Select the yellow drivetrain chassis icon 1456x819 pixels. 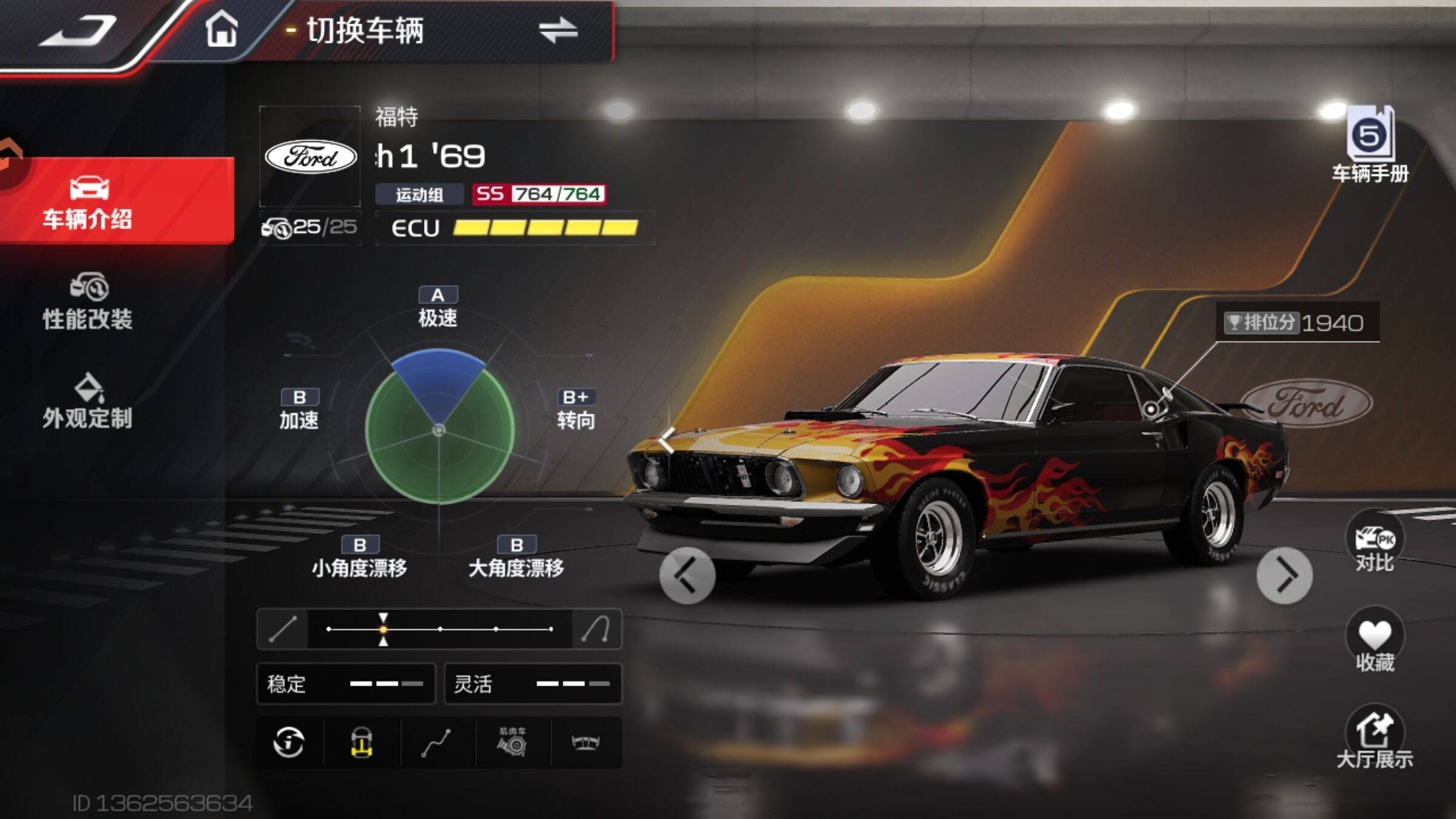point(362,742)
